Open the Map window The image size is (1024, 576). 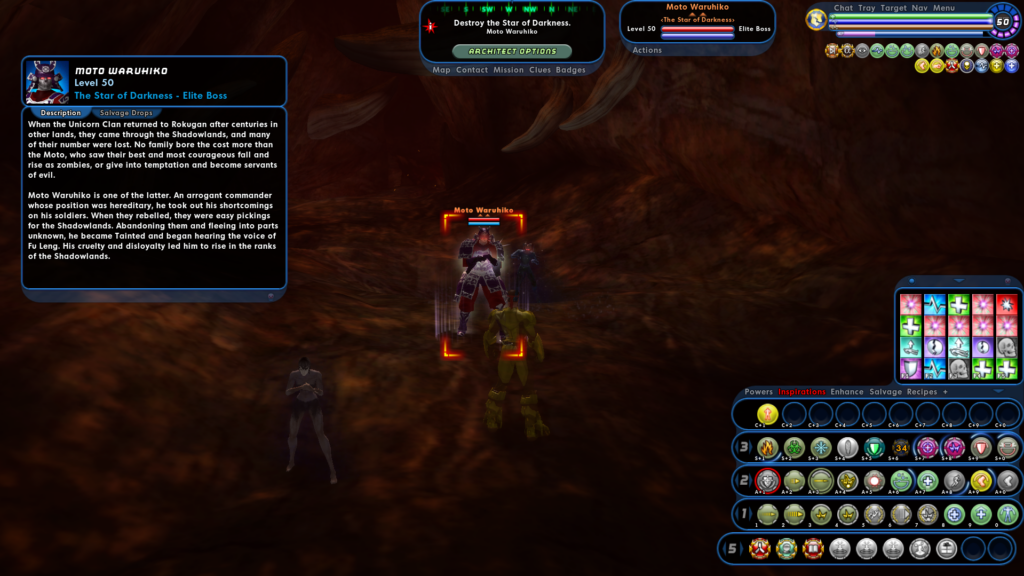click(441, 70)
